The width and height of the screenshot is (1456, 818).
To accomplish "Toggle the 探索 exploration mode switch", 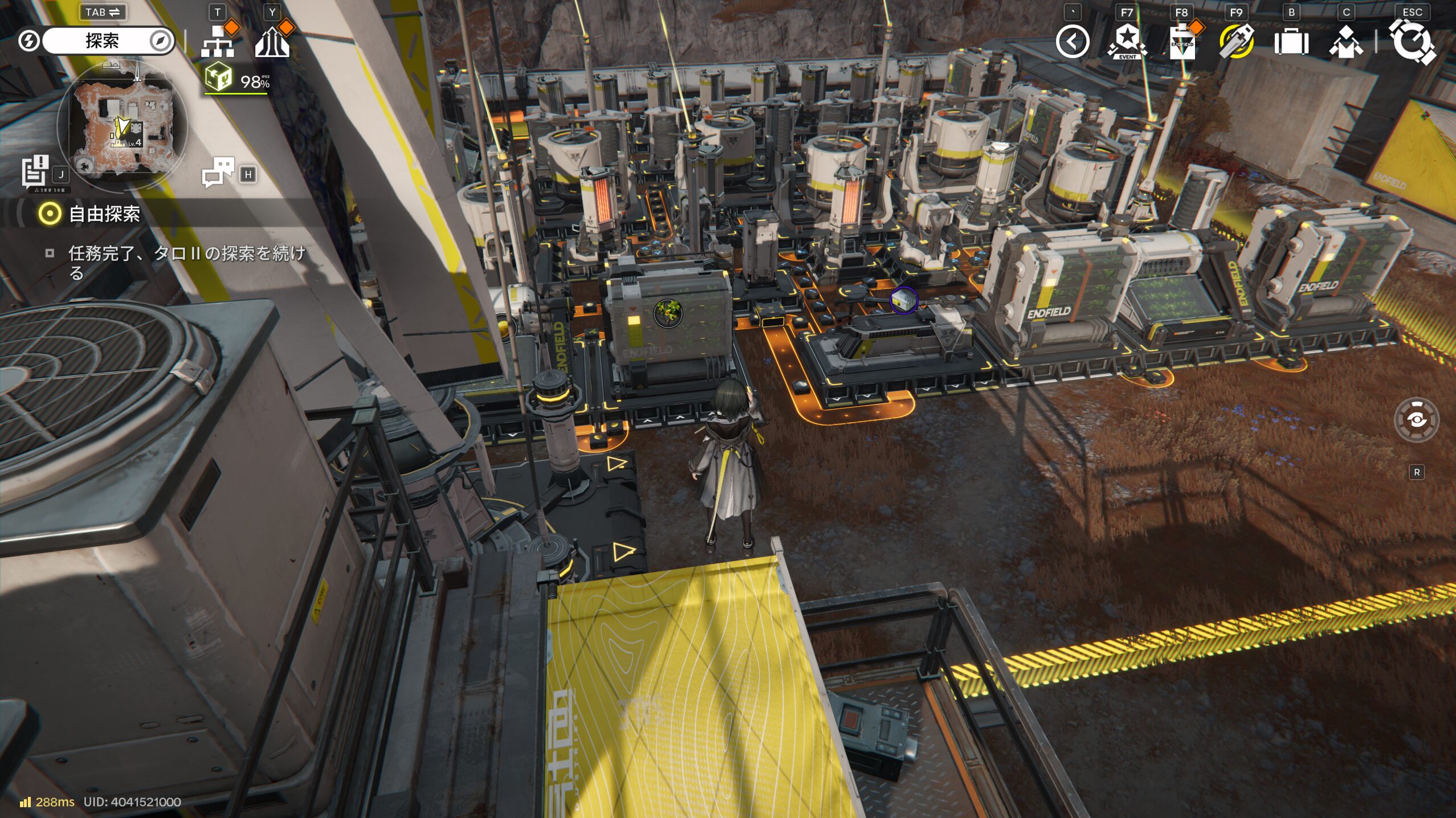I will (101, 41).
